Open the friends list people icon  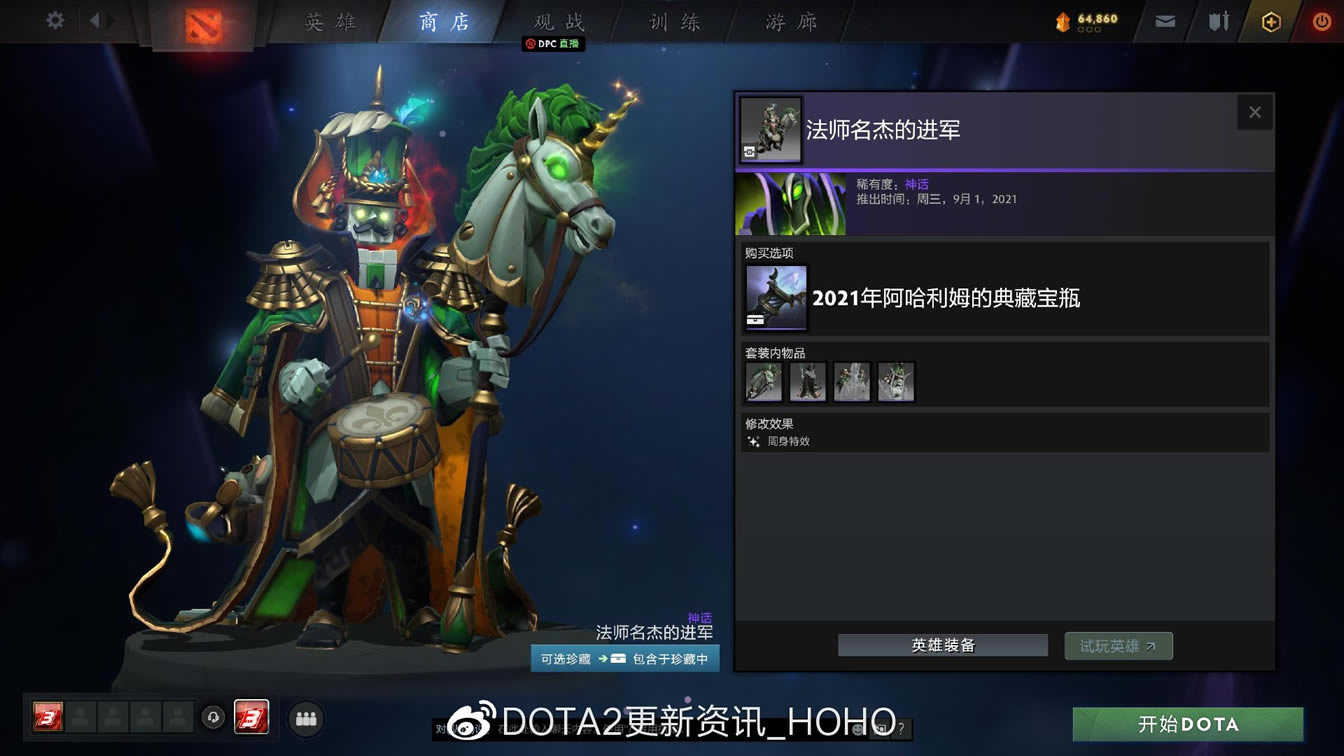click(306, 718)
